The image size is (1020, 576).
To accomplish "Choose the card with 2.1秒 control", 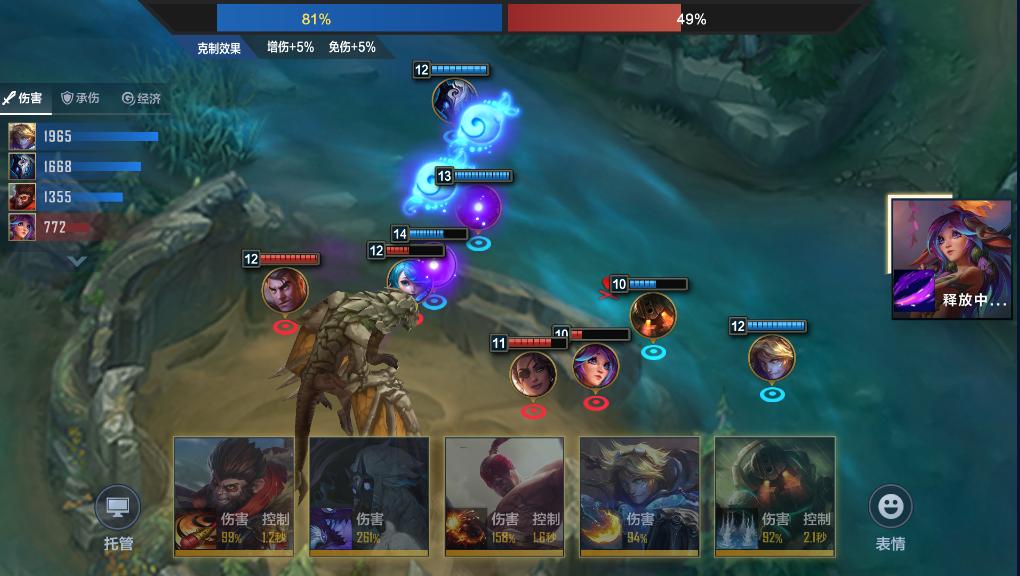I will pos(774,495).
